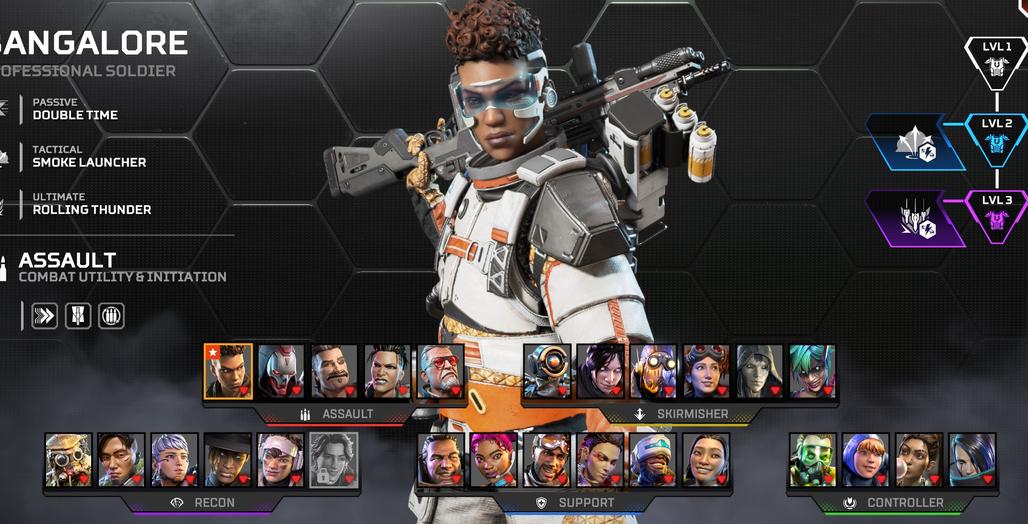The height and width of the screenshot is (524, 1028).
Task: Choose Revenant from the Assault legends
Action: pyautogui.click(x=281, y=371)
